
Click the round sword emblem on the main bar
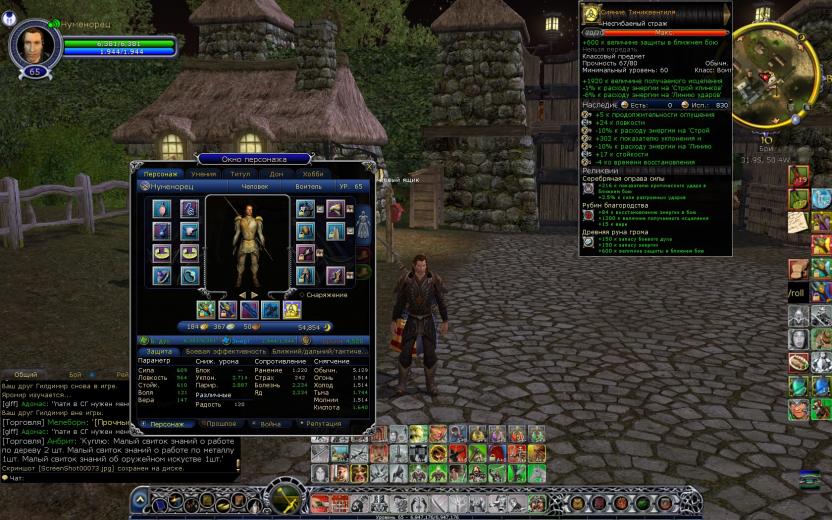[x=289, y=499]
